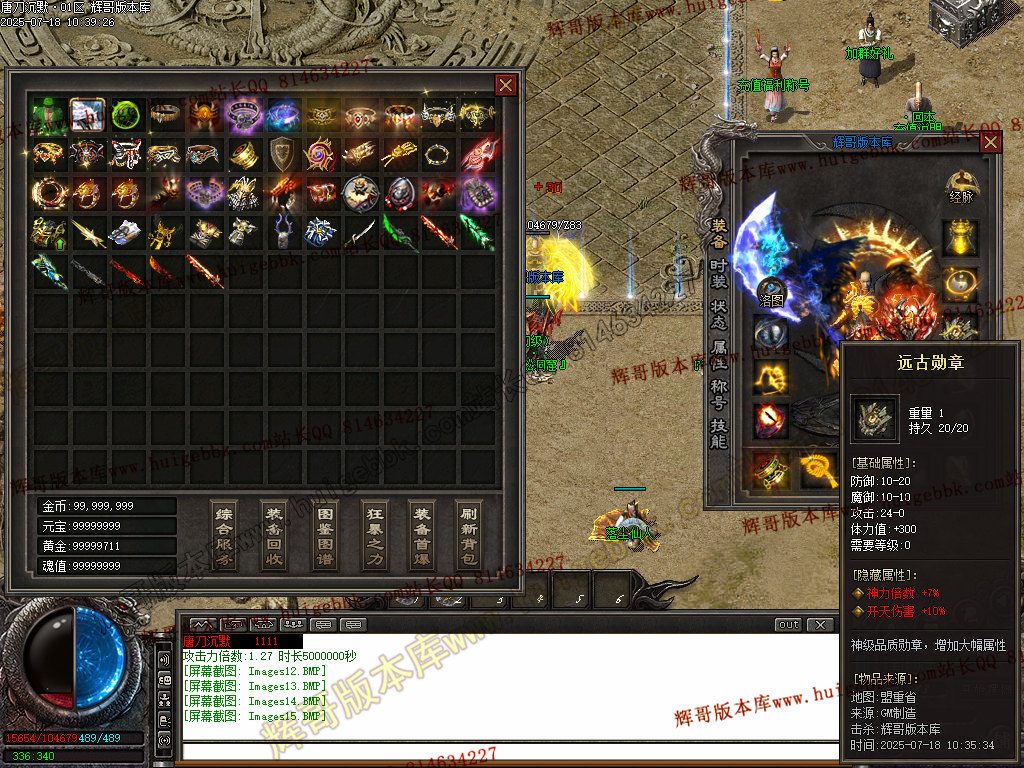The image size is (1024, 768).
Task: Close the character equipment panel
Action: 990,142
